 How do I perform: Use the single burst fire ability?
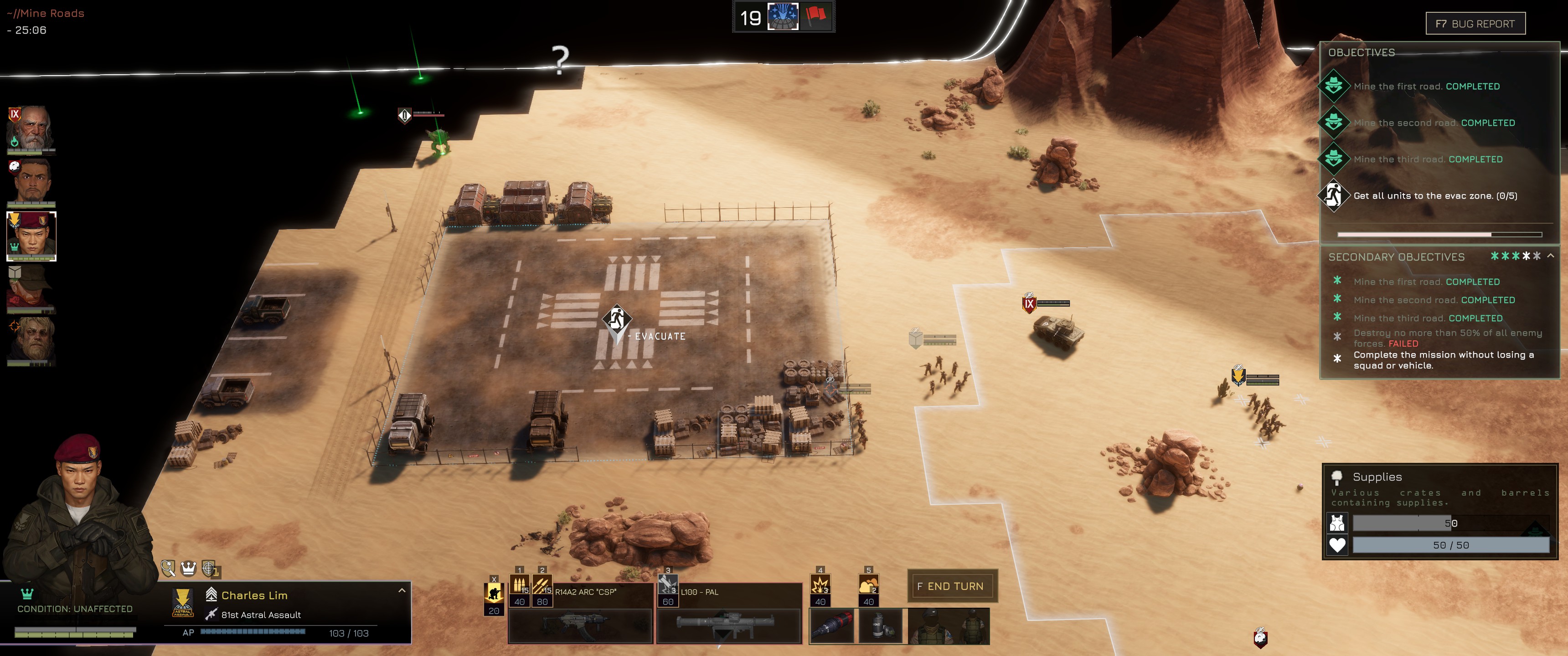tap(519, 585)
